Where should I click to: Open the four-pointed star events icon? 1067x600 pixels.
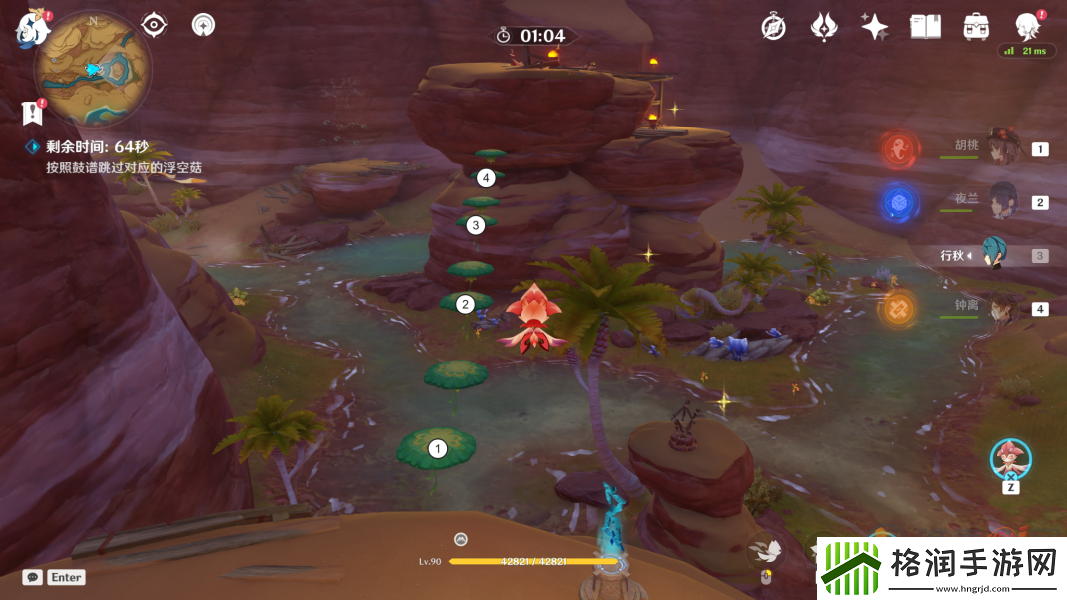click(874, 27)
